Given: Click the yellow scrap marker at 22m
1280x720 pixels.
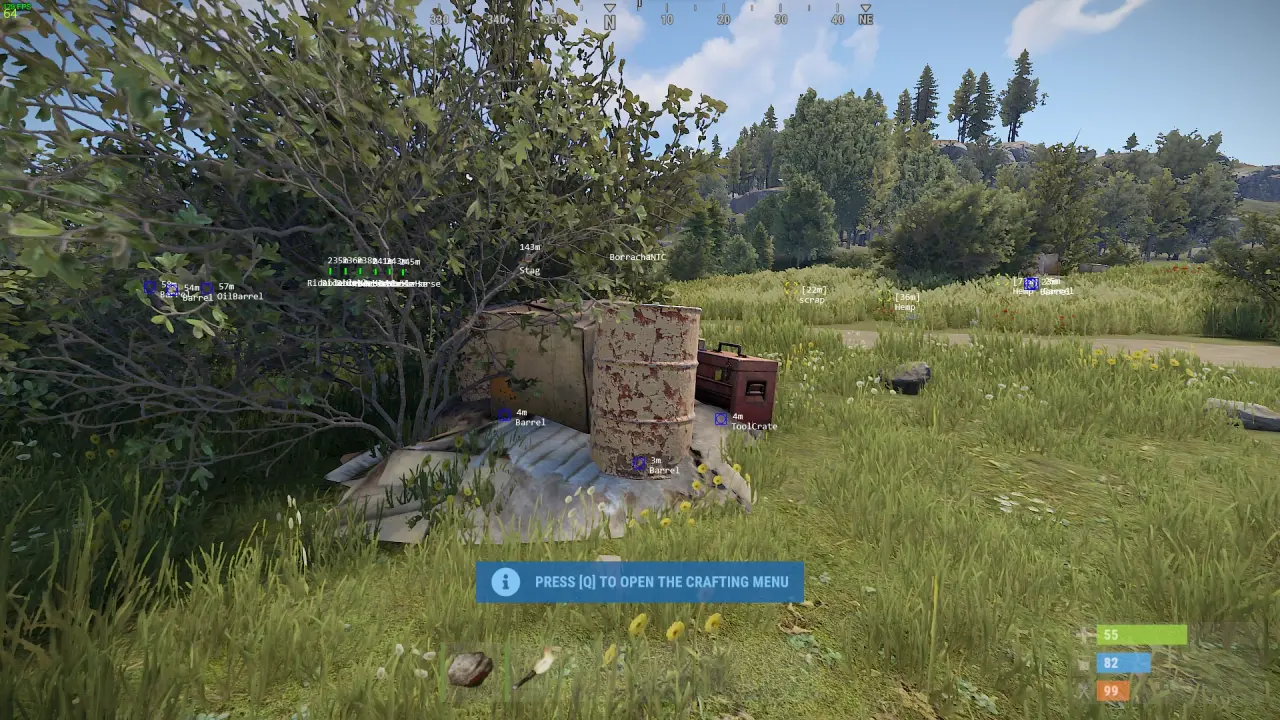Looking at the screenshot, I should click(812, 292).
